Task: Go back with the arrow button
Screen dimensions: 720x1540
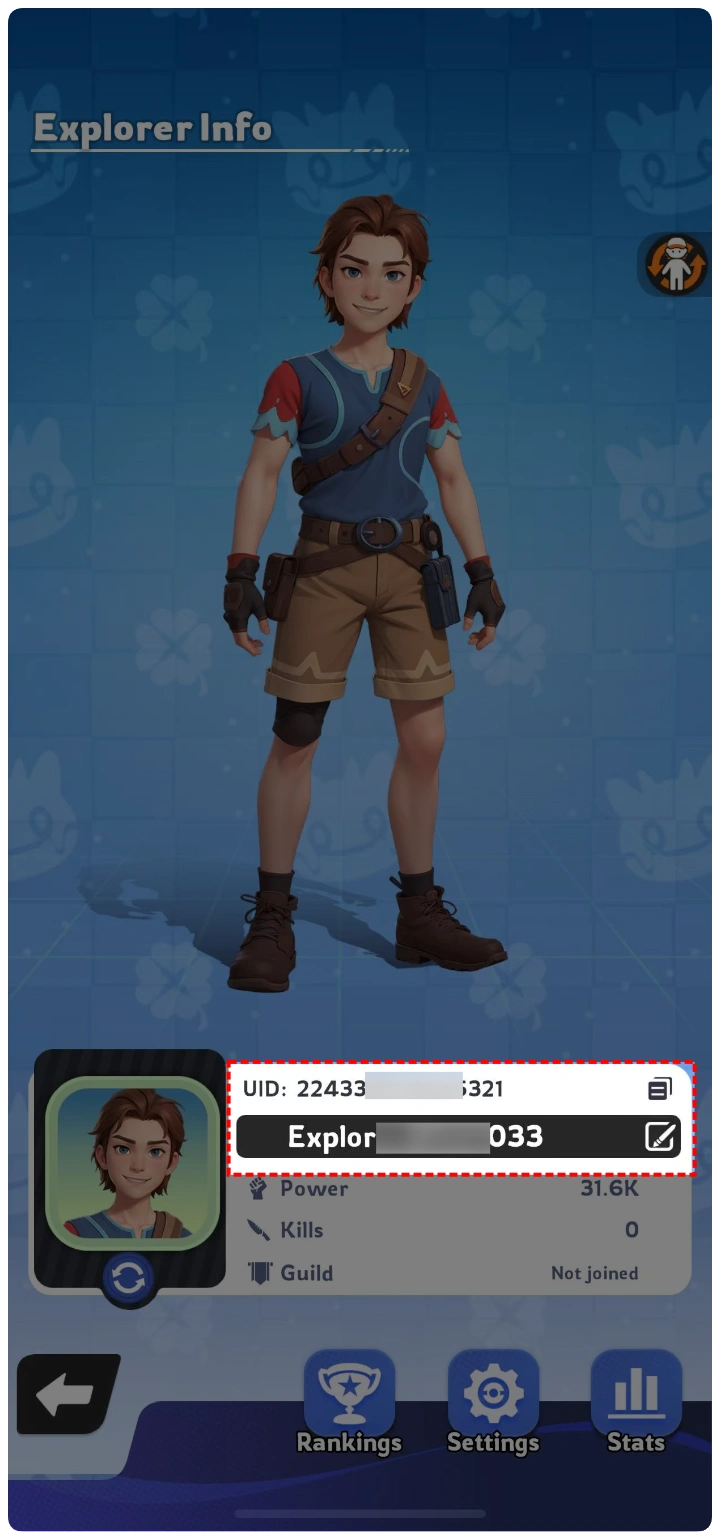Action: [x=66, y=1393]
